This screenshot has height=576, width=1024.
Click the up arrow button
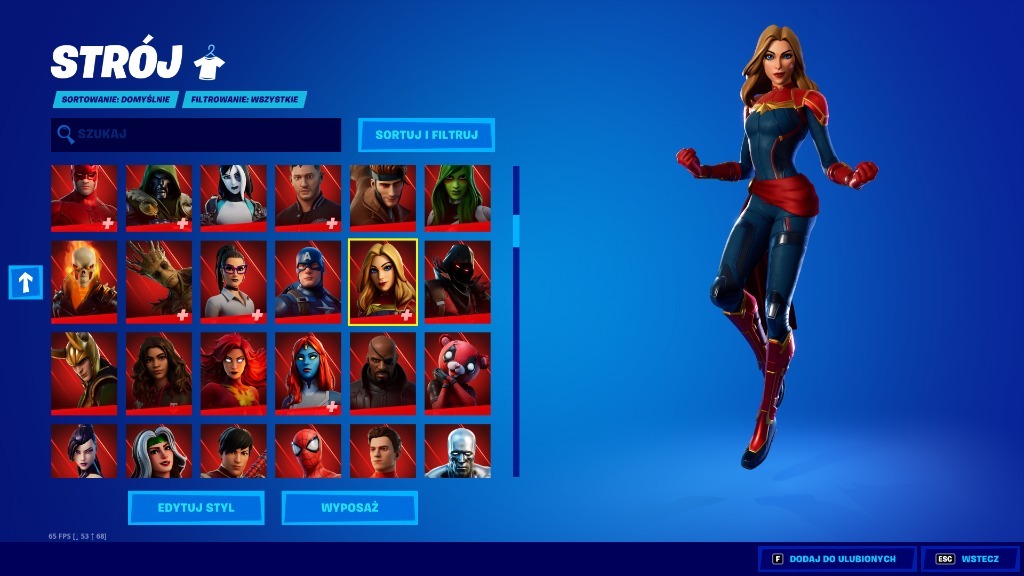click(26, 283)
